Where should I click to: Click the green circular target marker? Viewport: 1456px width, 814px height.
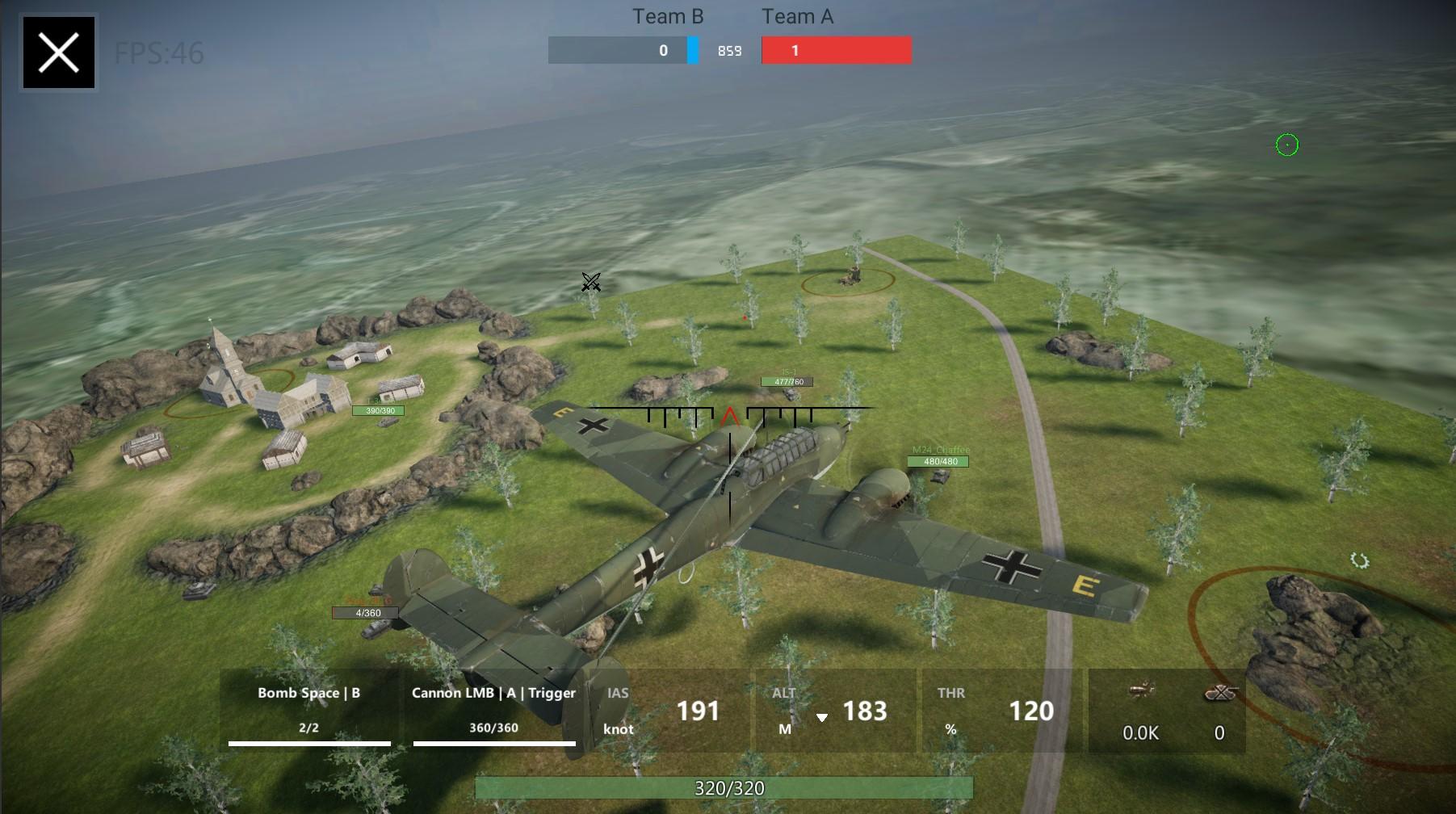[1287, 145]
